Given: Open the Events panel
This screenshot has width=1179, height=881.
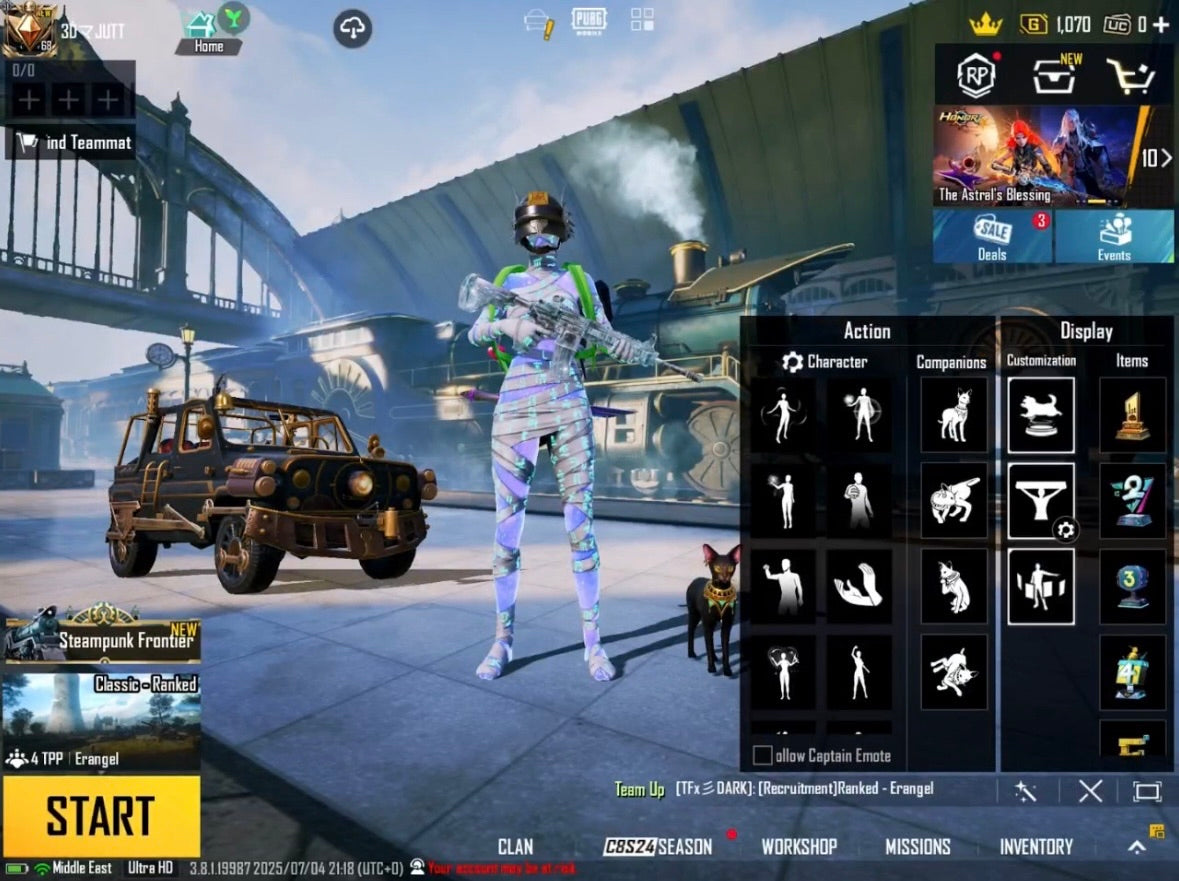Looking at the screenshot, I should pos(1114,237).
